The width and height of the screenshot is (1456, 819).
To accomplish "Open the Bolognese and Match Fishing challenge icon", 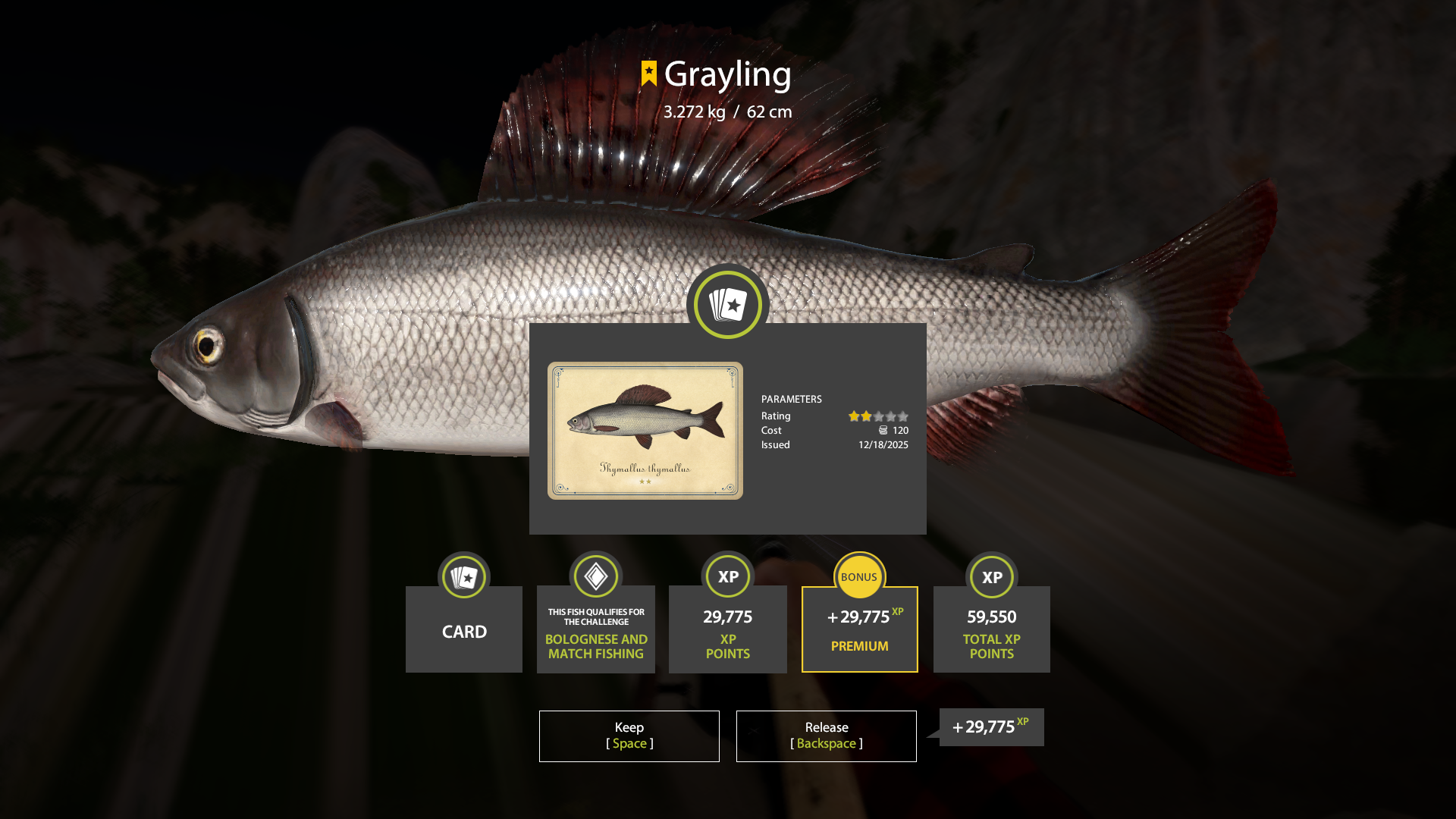I will pos(595,576).
